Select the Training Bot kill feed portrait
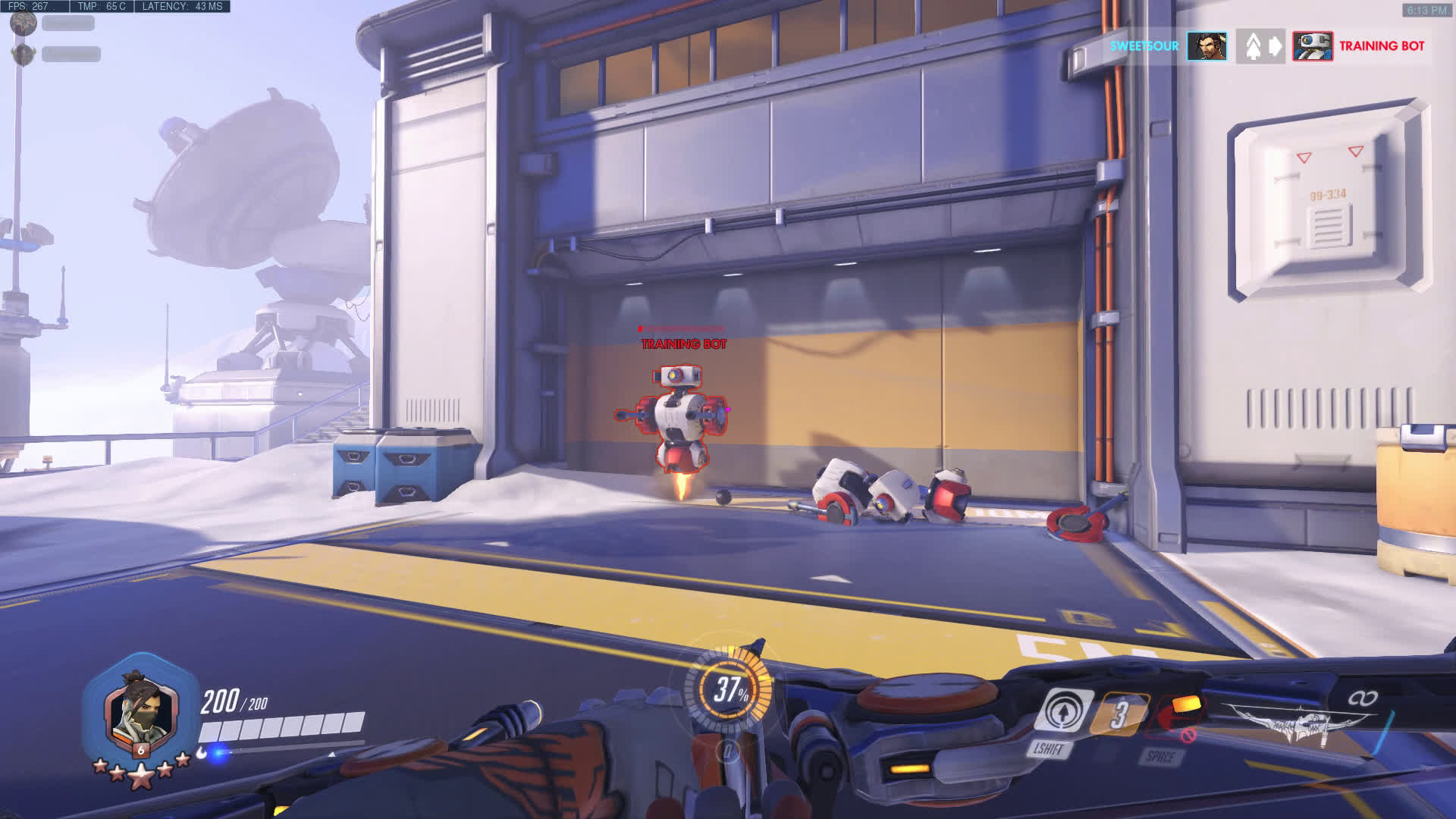Image resolution: width=1456 pixels, height=819 pixels. tap(1313, 46)
